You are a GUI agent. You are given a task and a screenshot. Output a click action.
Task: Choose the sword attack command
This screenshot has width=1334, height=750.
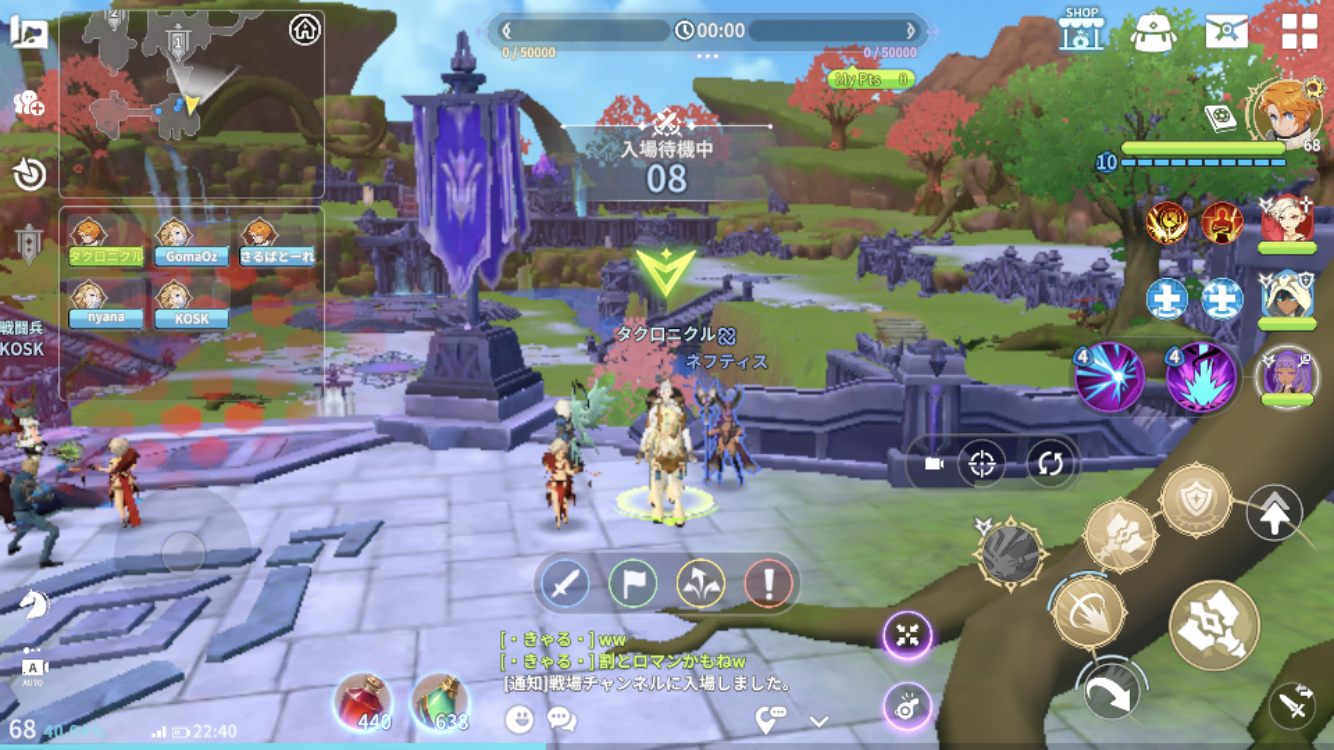565,583
